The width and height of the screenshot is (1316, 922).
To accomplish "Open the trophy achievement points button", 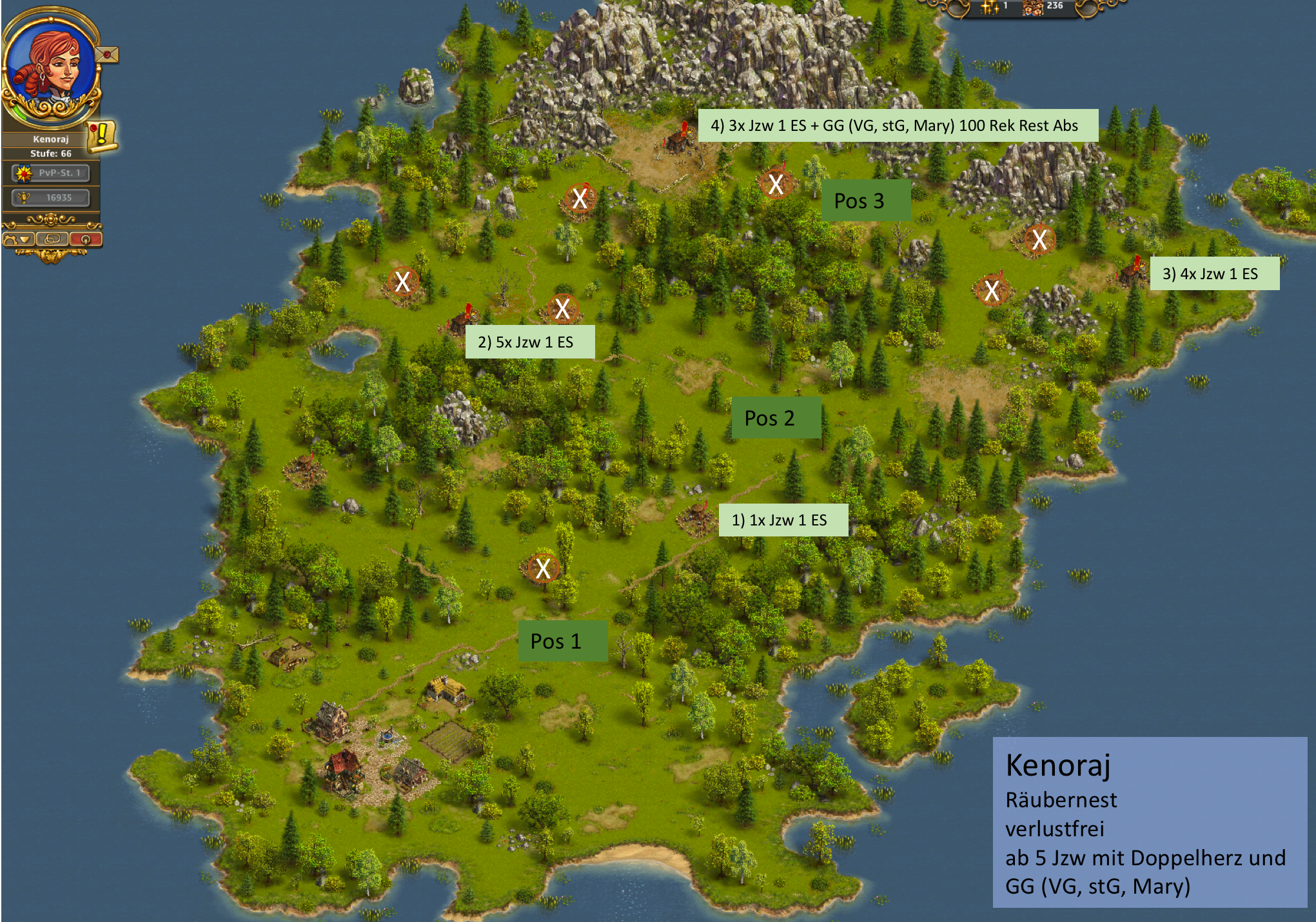I will pyautogui.click(x=51, y=197).
